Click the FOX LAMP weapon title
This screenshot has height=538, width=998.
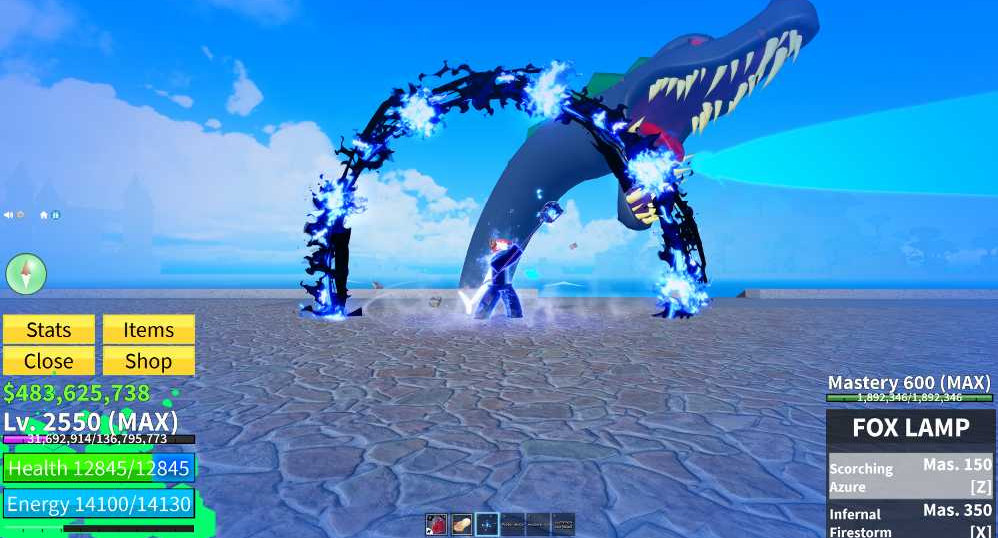(910, 428)
